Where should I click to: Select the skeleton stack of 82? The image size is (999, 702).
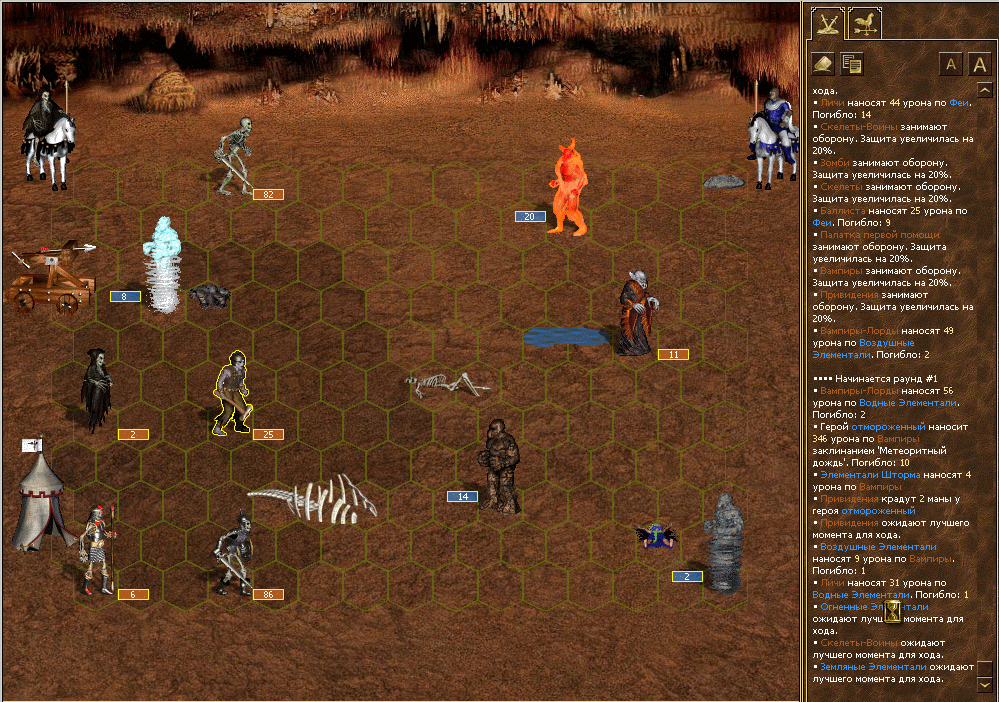[236, 155]
